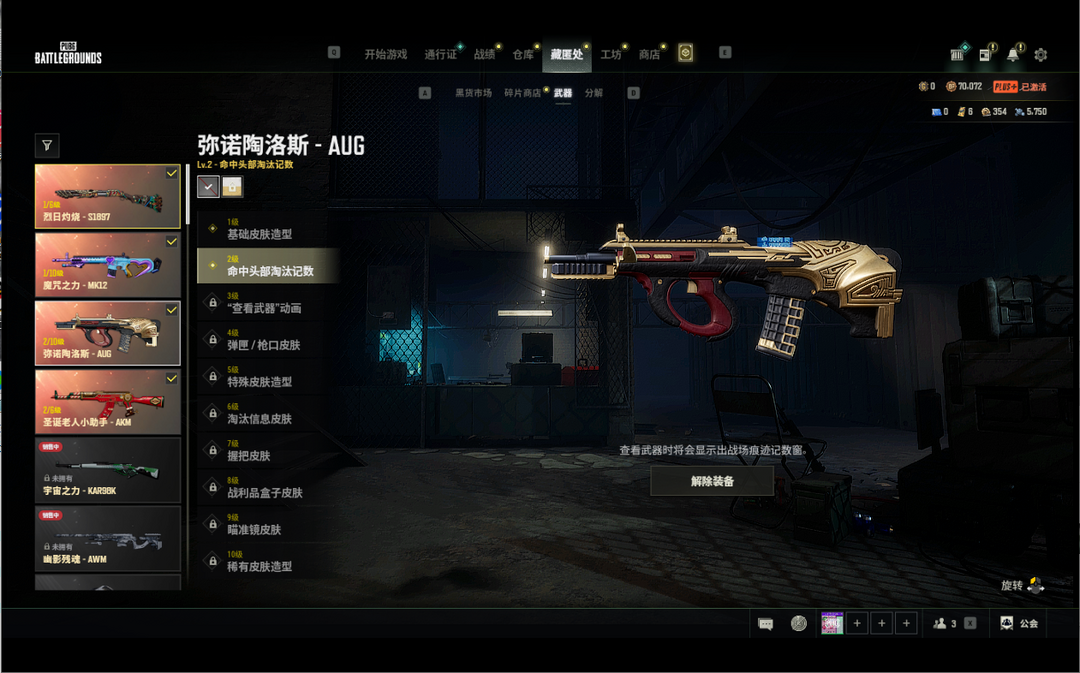The width and height of the screenshot is (1080, 673).
Task: Switch to the 分解 salvage sub-tab
Action: click(x=594, y=93)
